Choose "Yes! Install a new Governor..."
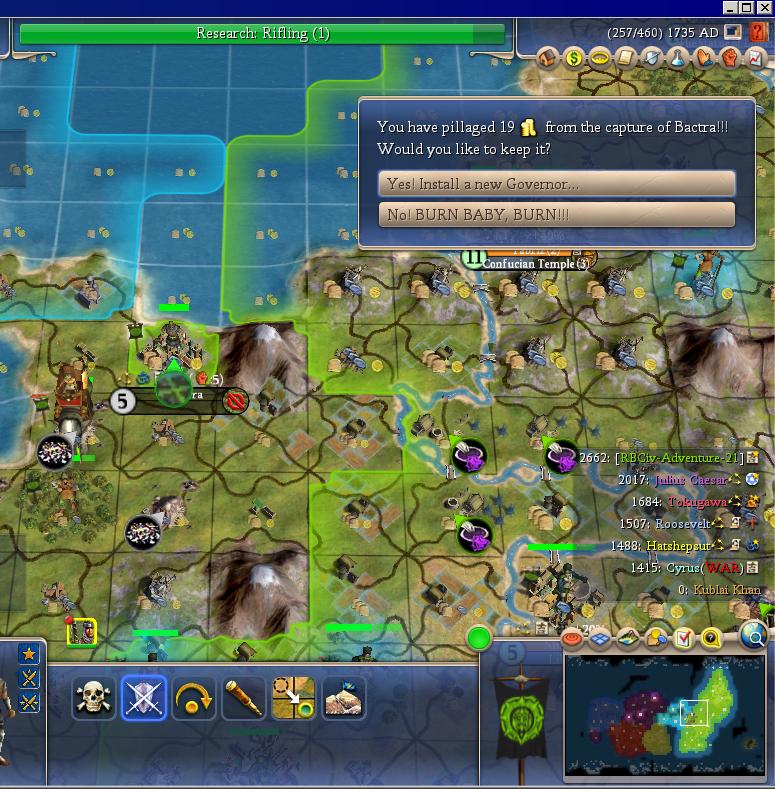 tap(556, 184)
